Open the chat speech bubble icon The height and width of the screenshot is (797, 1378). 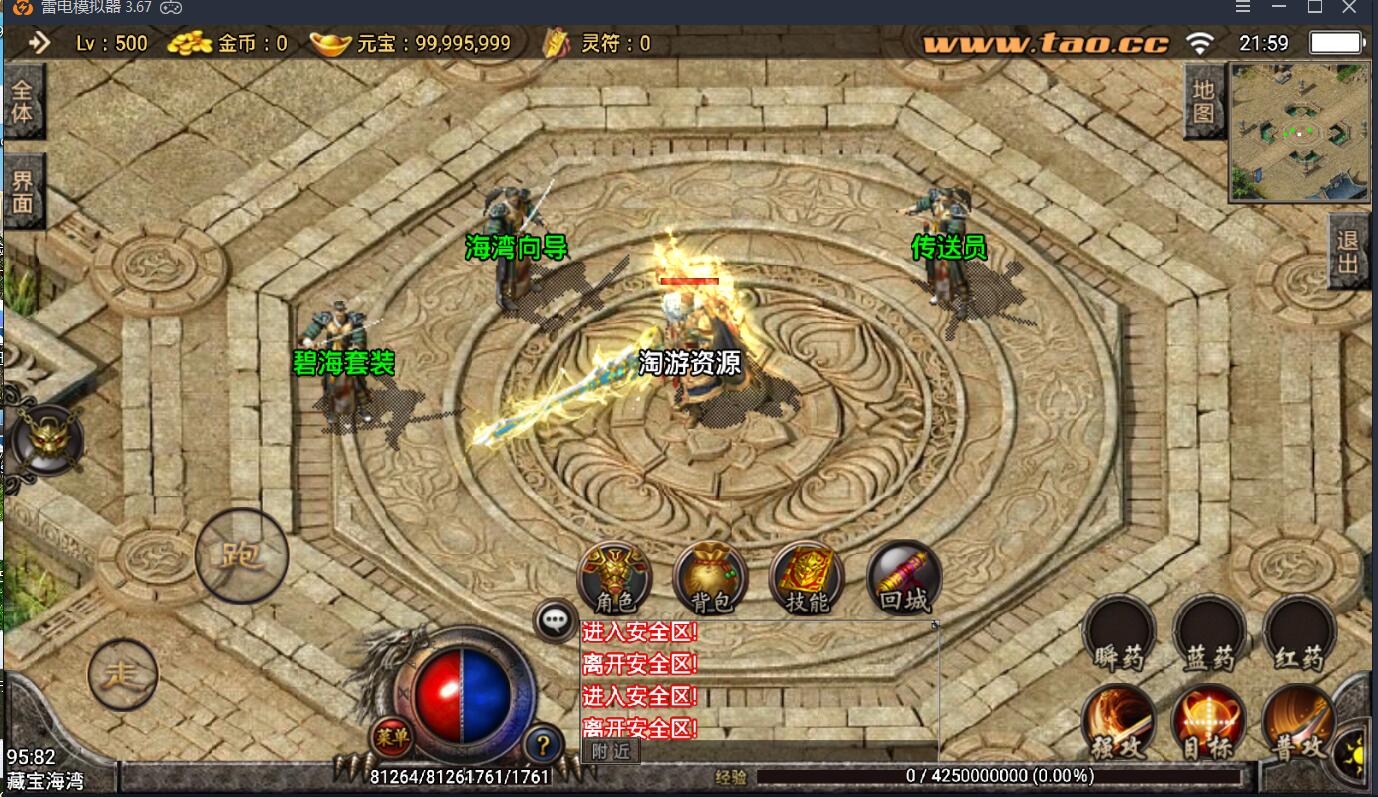coord(555,620)
